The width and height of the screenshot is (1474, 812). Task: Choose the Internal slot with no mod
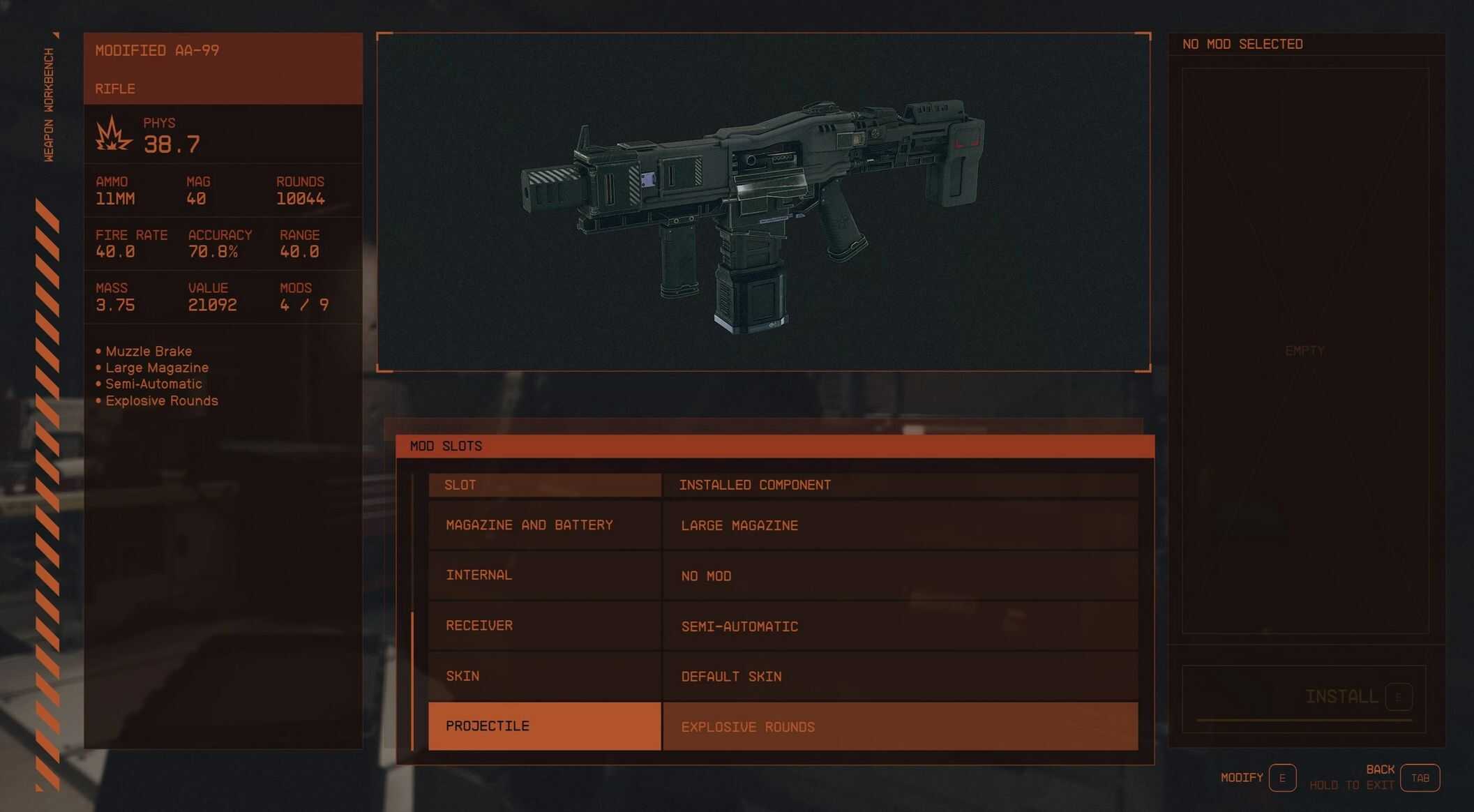(544, 576)
